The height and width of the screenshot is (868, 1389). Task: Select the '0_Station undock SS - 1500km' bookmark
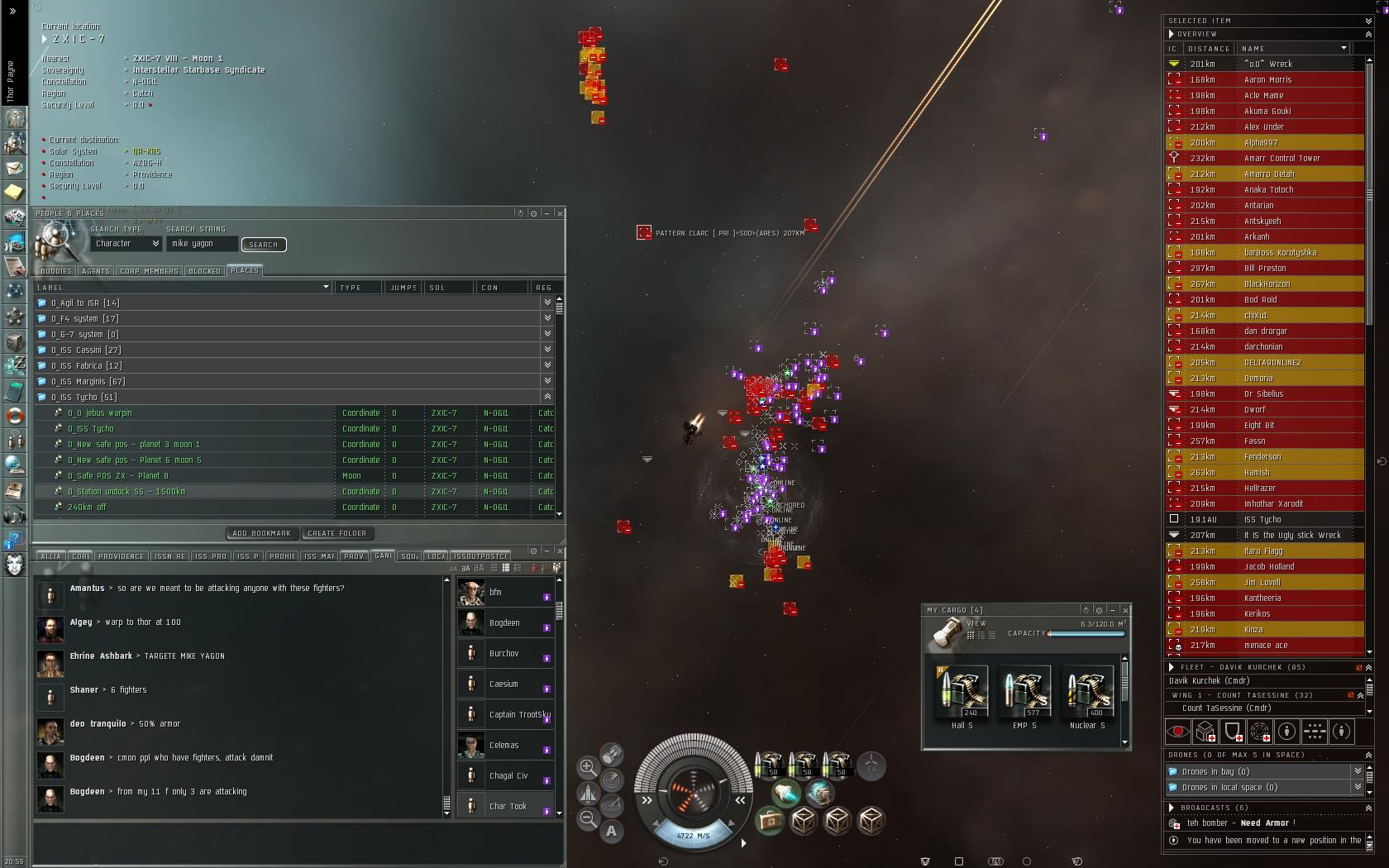click(x=126, y=492)
